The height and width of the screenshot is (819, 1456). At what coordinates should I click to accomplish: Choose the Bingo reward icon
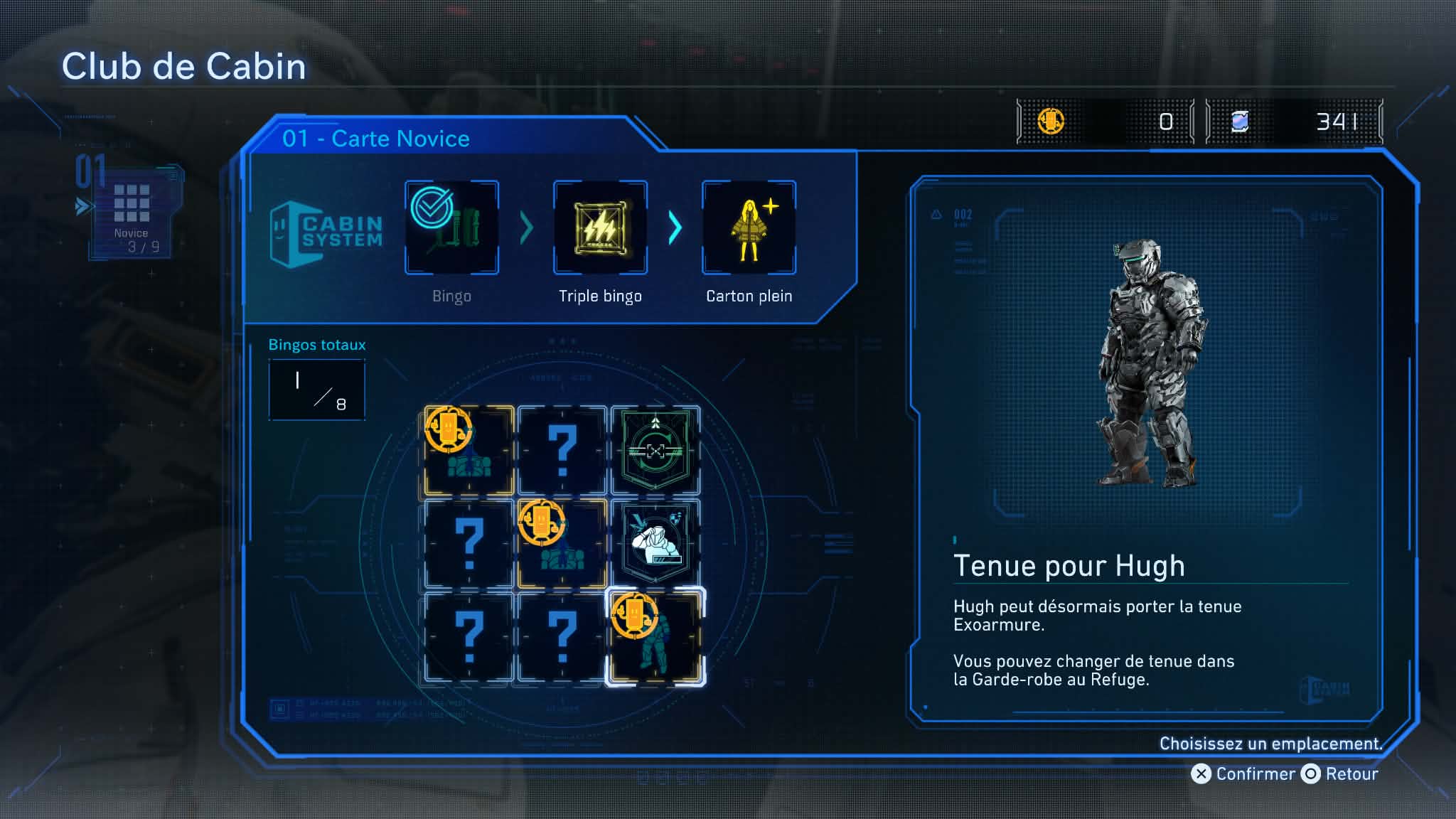pos(451,227)
